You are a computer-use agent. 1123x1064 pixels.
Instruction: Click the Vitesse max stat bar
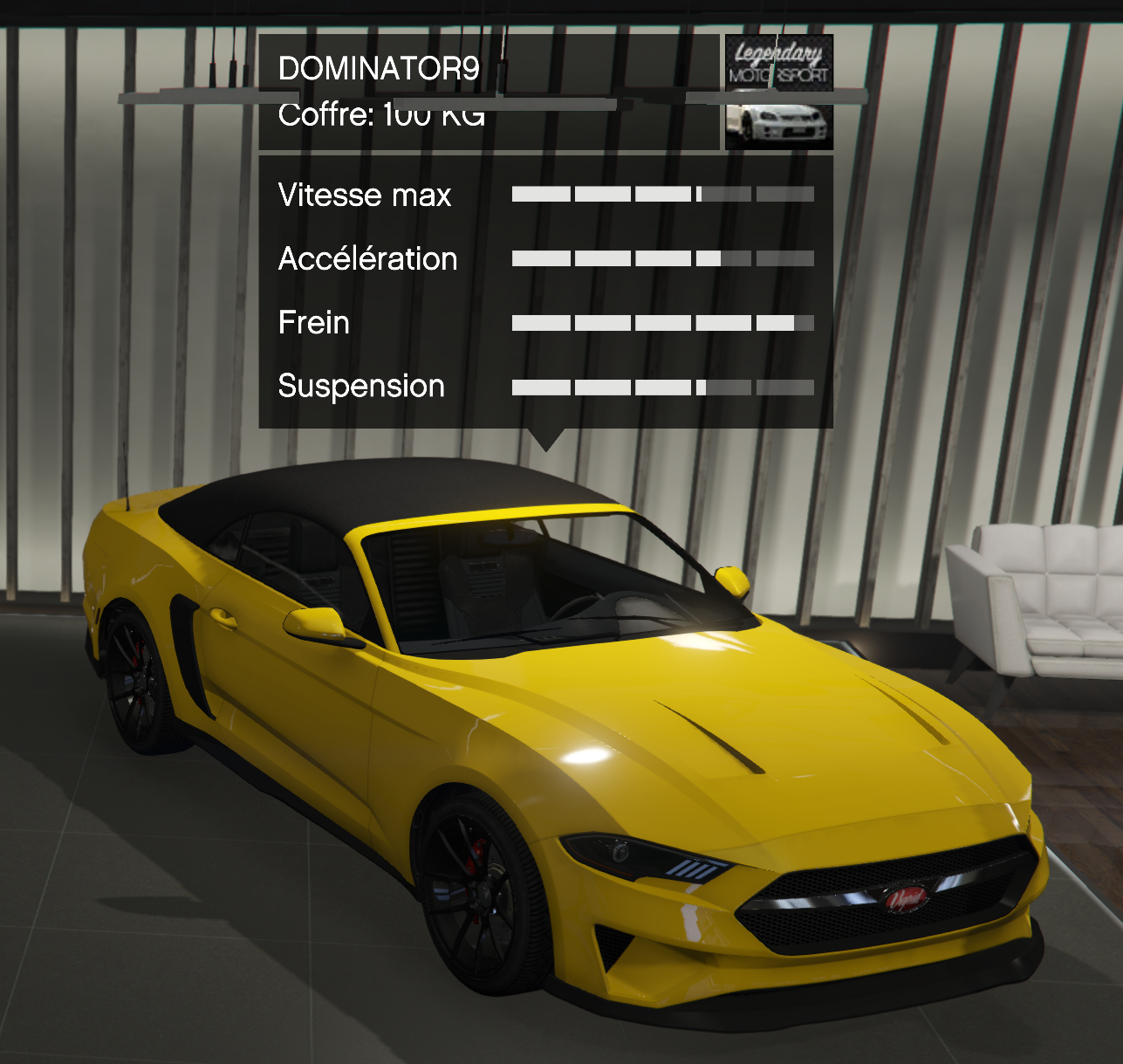(x=663, y=193)
